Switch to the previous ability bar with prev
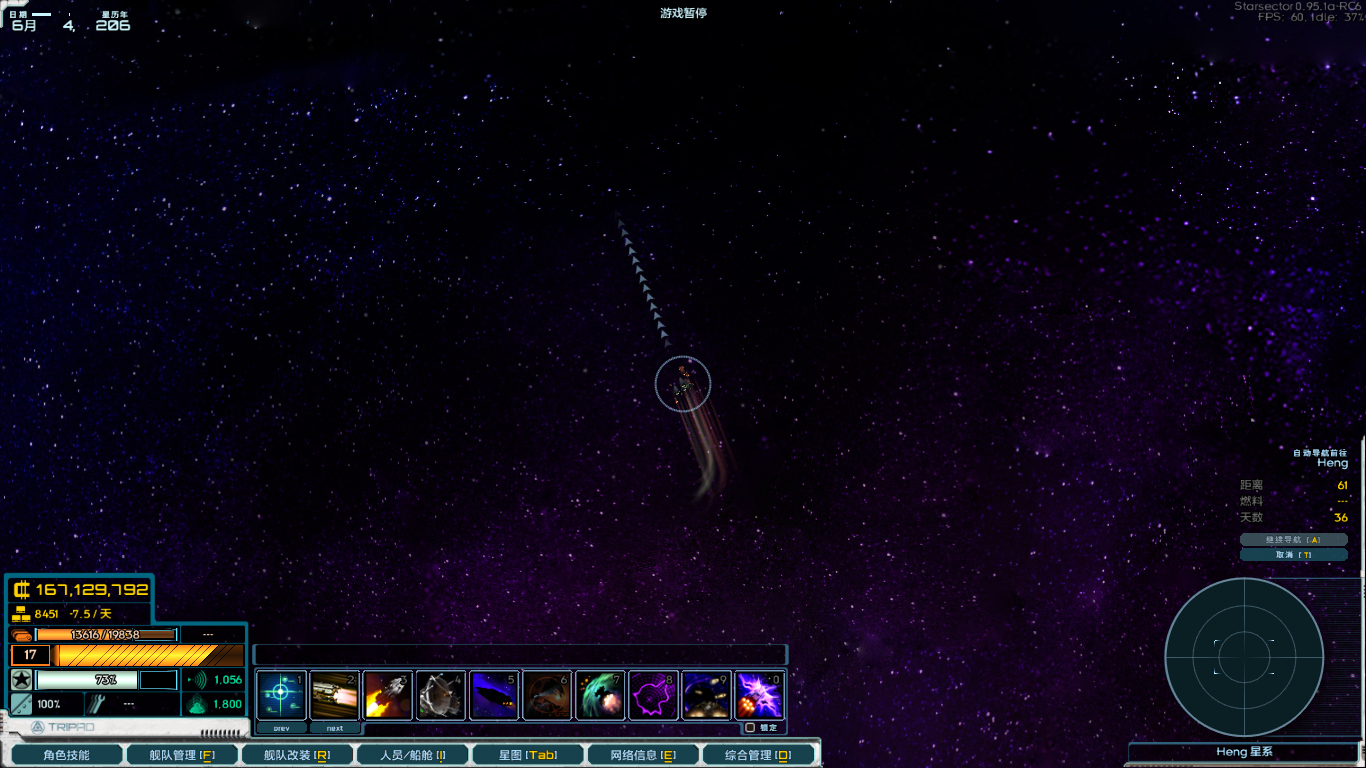The height and width of the screenshot is (768, 1366). (x=281, y=727)
